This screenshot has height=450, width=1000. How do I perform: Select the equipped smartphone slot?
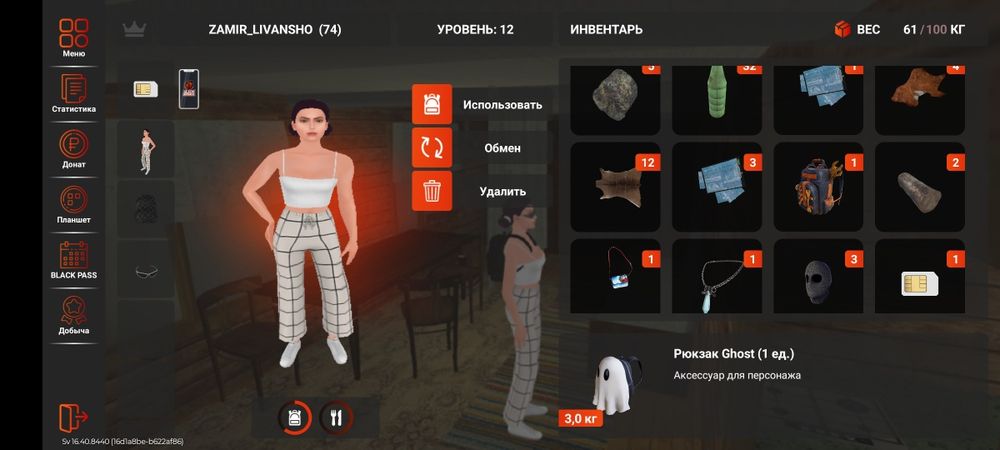coord(188,88)
